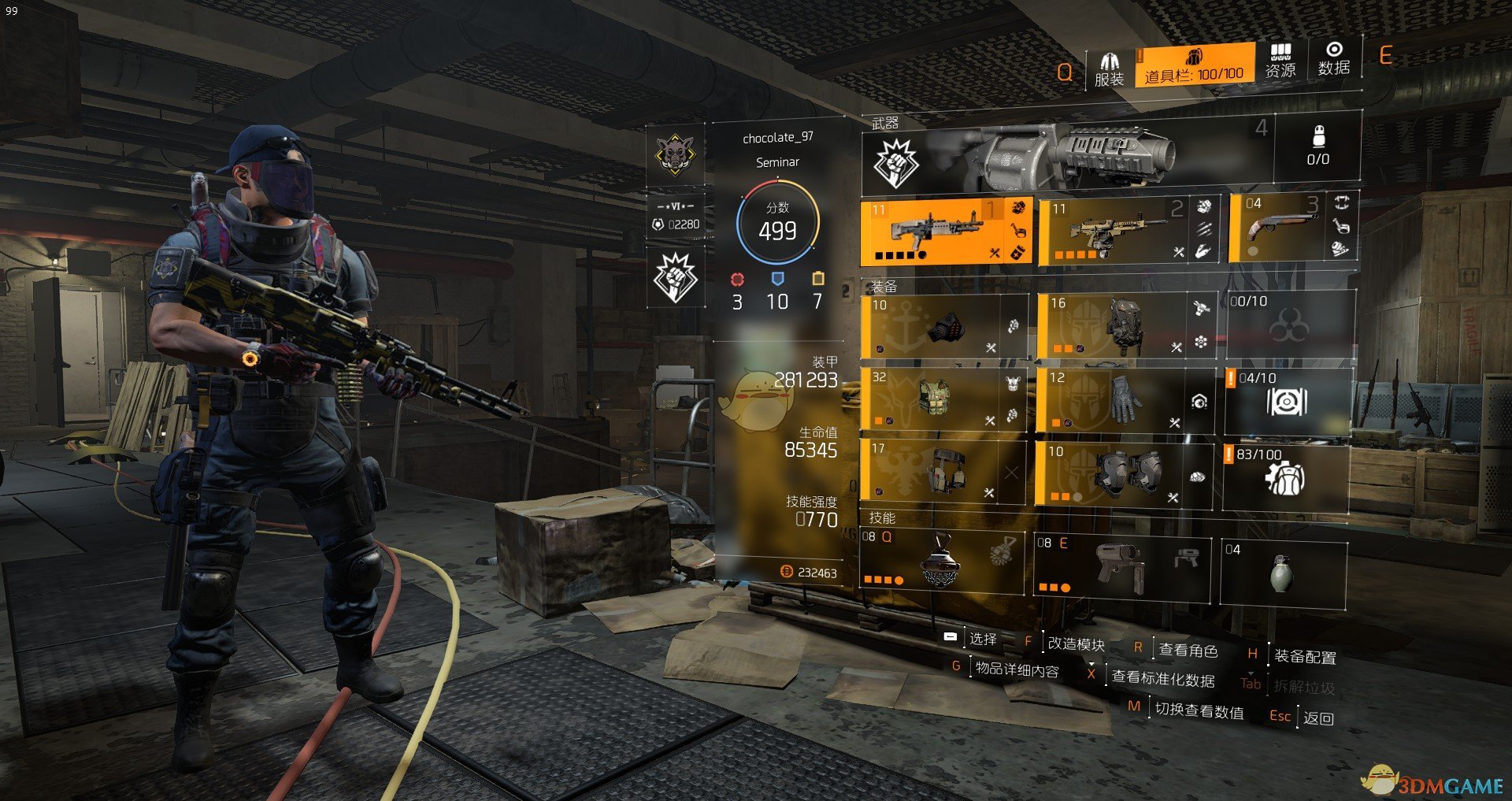Click the 装备配置 loadout option
The height and width of the screenshot is (801, 1512).
[x=1304, y=656]
